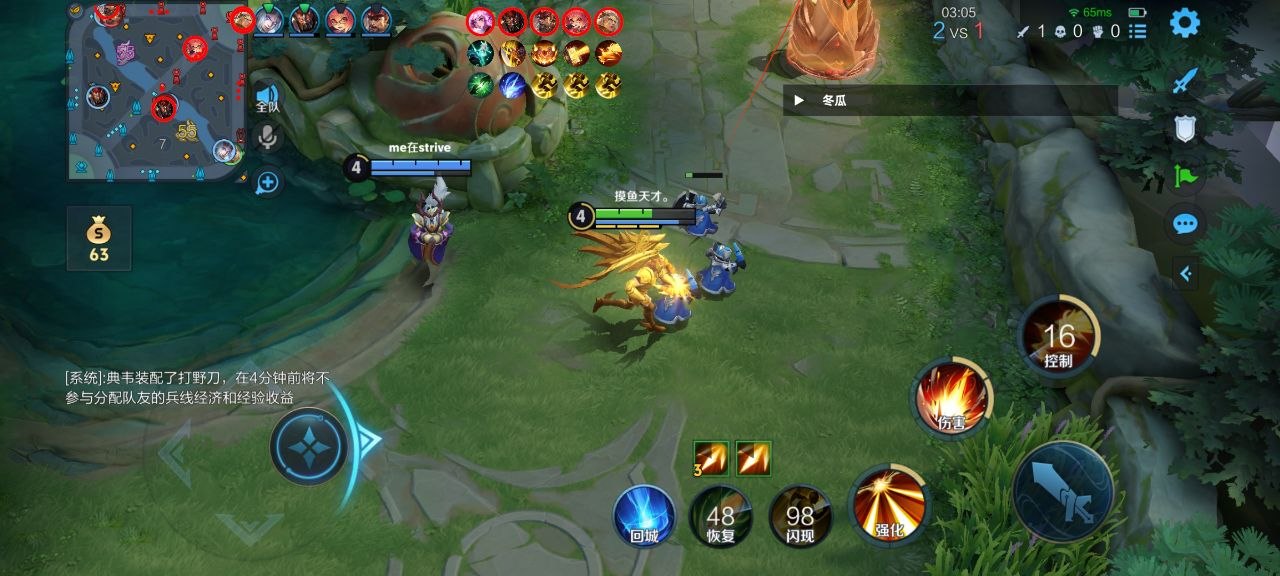This screenshot has width=1280, height=576.
Task: Play 冬瓜's voice message
Action: coord(799,100)
